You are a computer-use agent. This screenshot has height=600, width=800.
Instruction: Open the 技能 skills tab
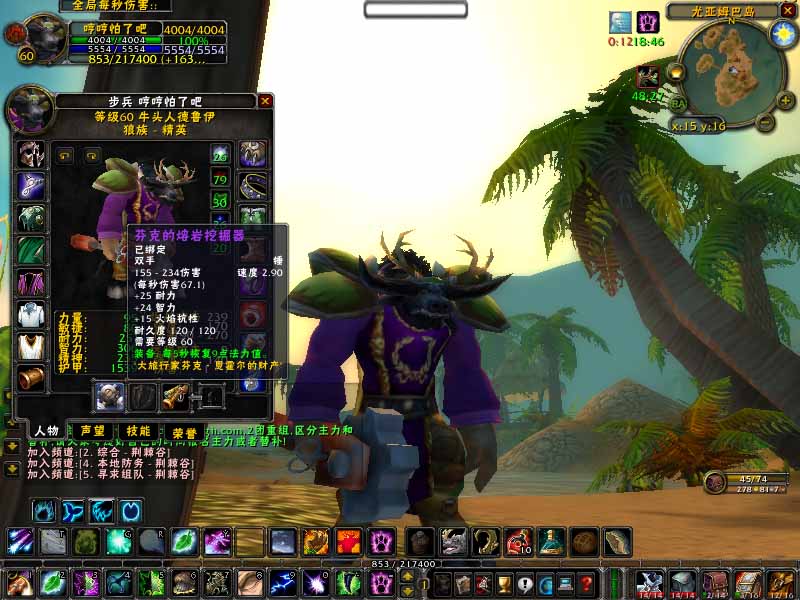tap(139, 431)
